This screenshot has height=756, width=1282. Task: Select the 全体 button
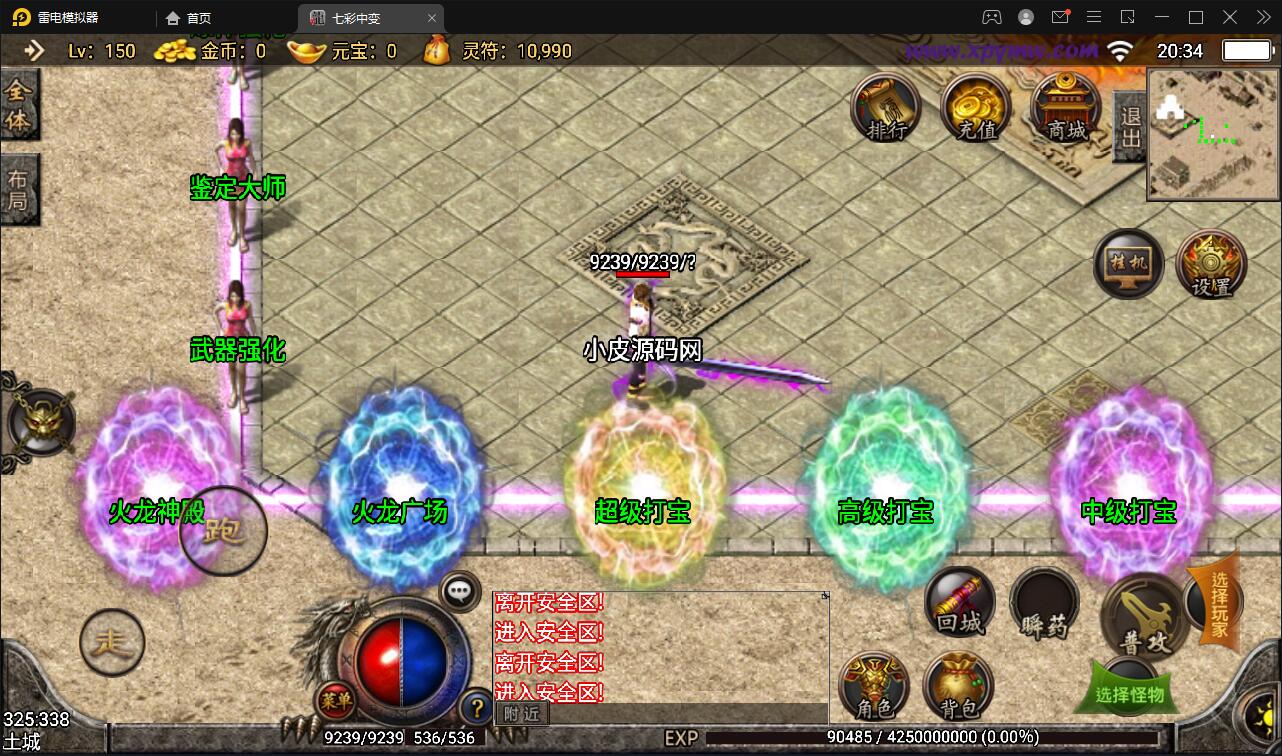point(19,106)
